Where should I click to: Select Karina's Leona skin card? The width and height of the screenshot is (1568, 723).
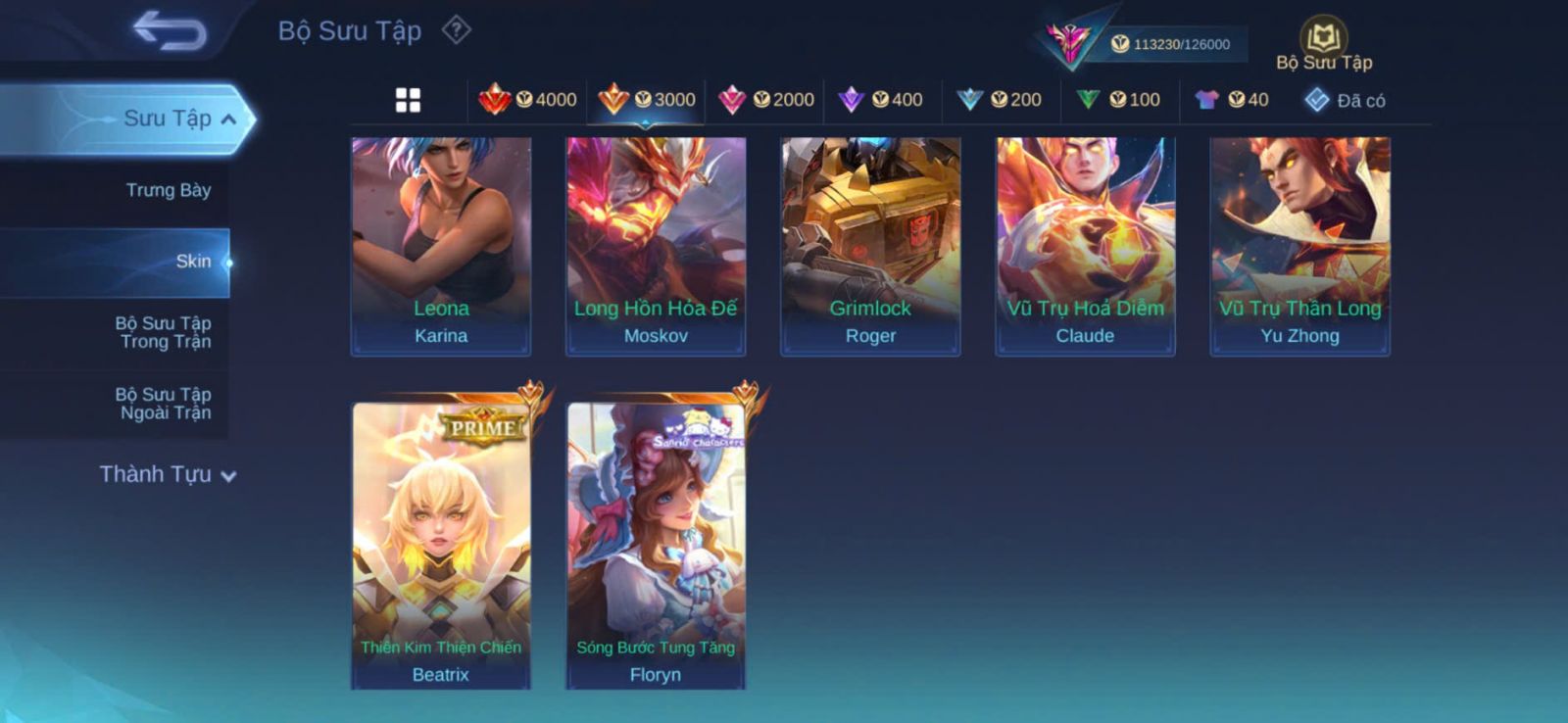pyautogui.click(x=441, y=245)
